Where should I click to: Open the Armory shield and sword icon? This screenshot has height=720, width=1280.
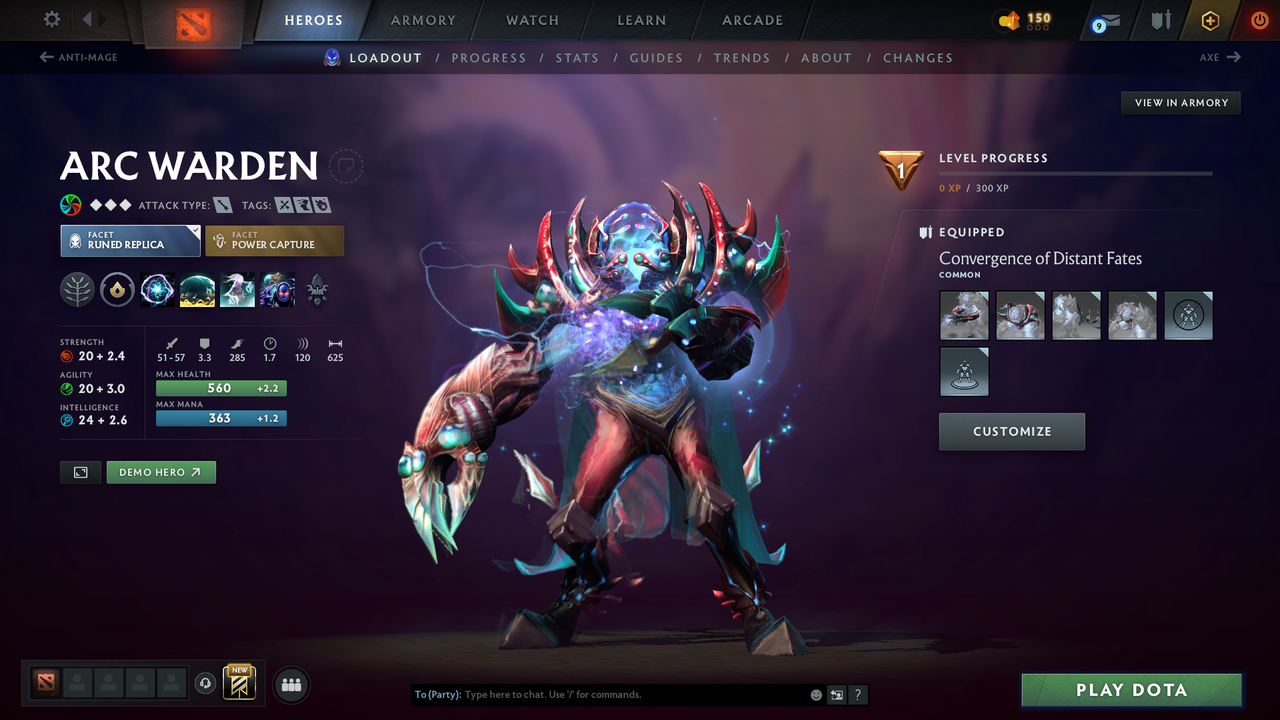tap(1161, 20)
